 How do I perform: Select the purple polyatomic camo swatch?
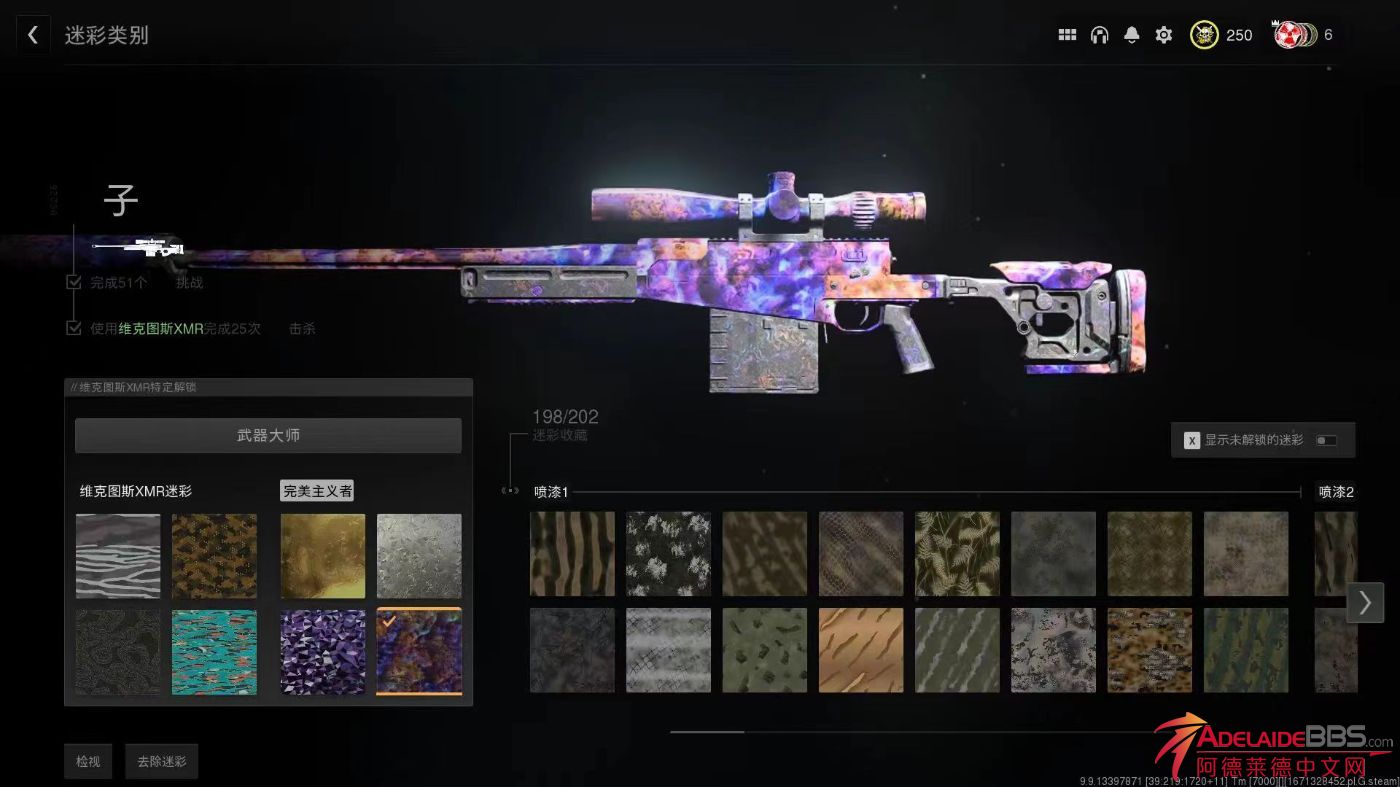tap(322, 652)
